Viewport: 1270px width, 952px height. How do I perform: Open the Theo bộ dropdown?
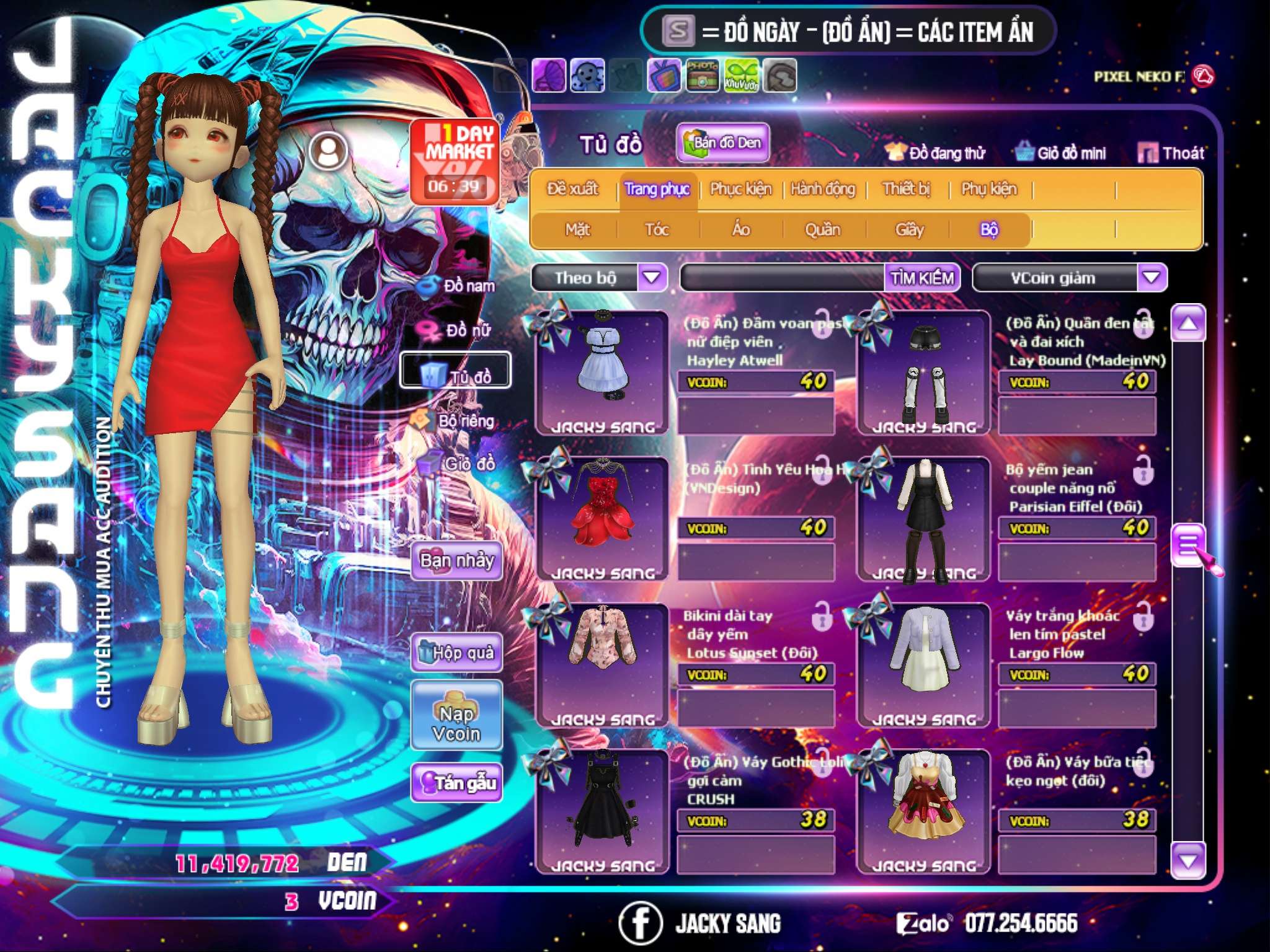point(652,277)
